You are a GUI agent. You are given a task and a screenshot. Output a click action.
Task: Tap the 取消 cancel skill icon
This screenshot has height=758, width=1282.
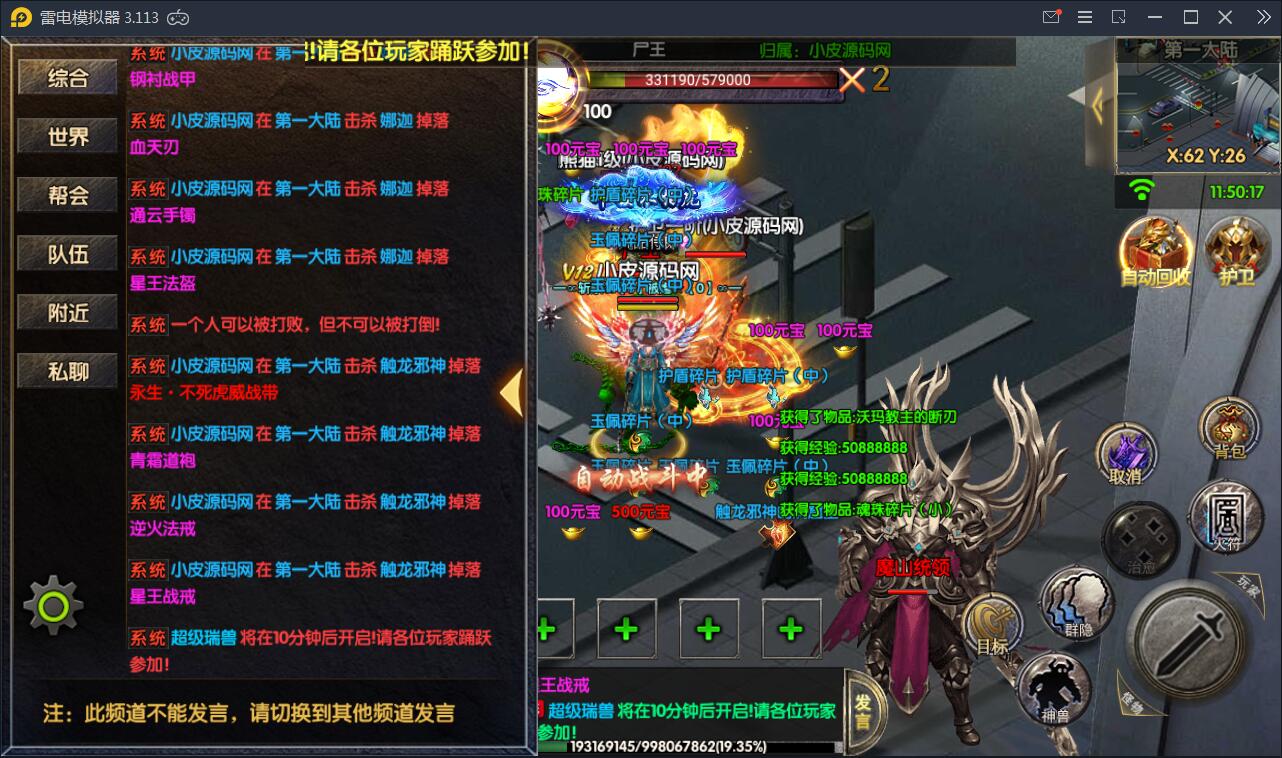(1128, 450)
